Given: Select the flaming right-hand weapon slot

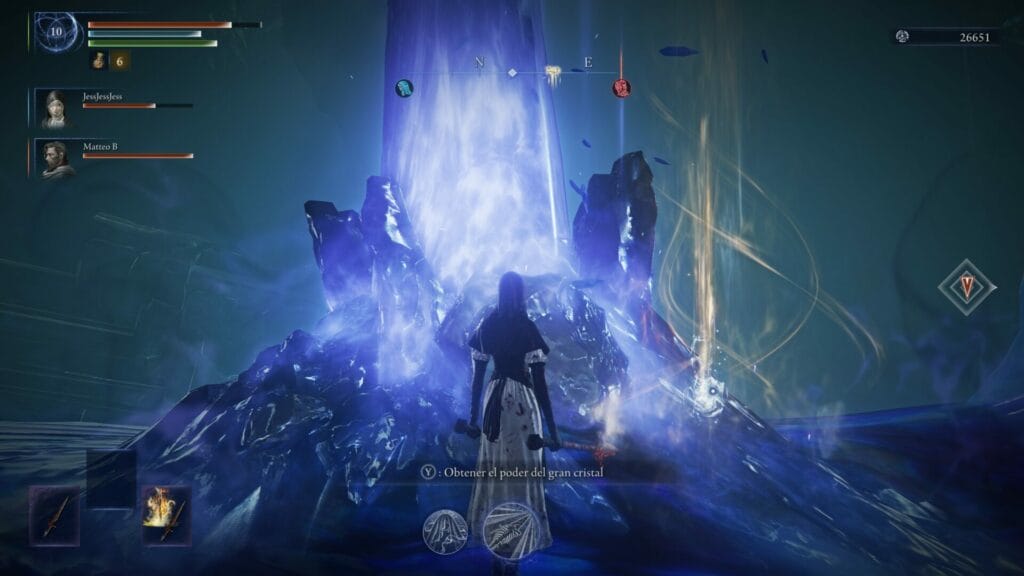Looking at the screenshot, I should pos(166,514).
